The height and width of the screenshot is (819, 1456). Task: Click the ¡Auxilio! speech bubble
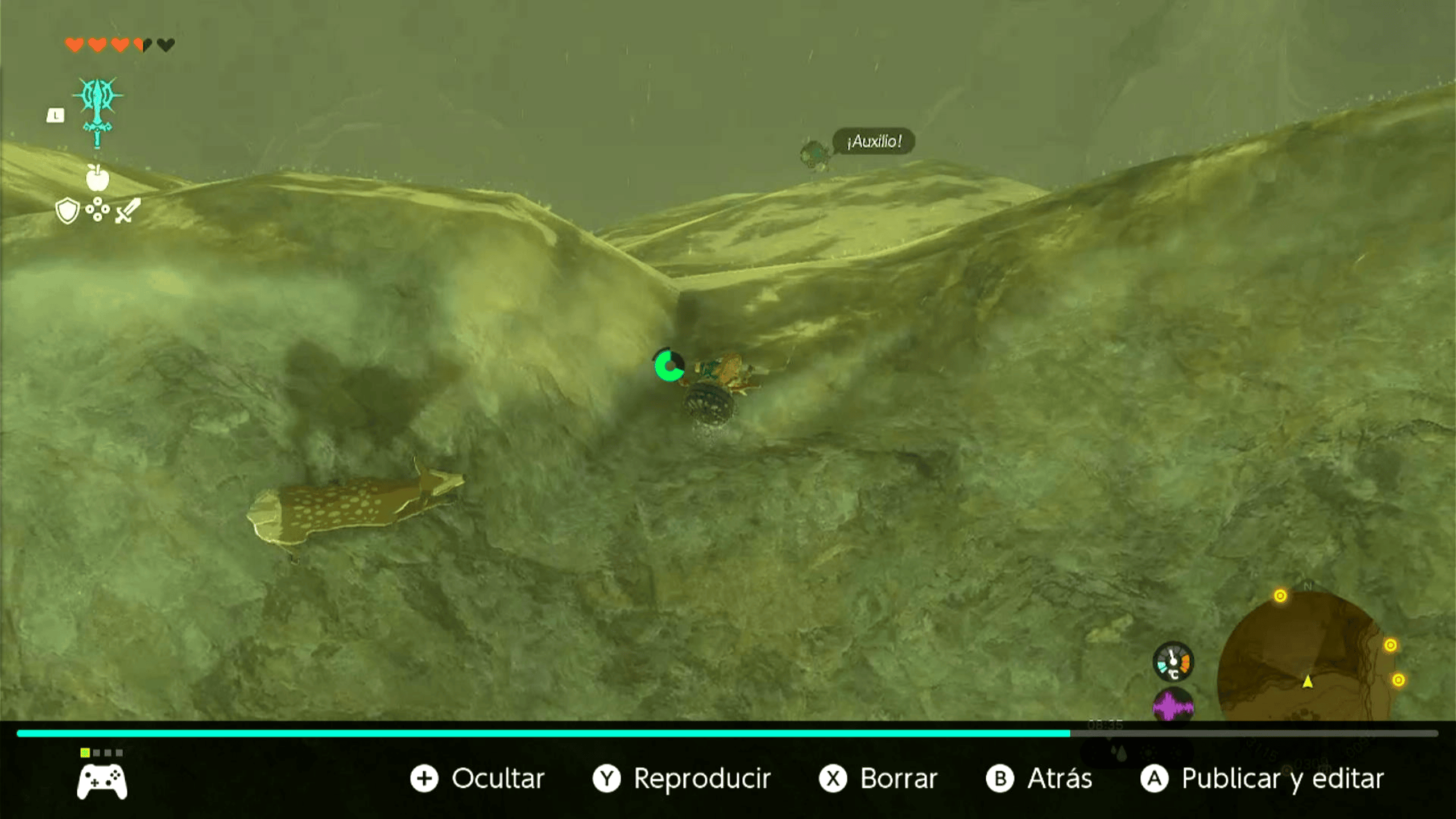pos(874,141)
